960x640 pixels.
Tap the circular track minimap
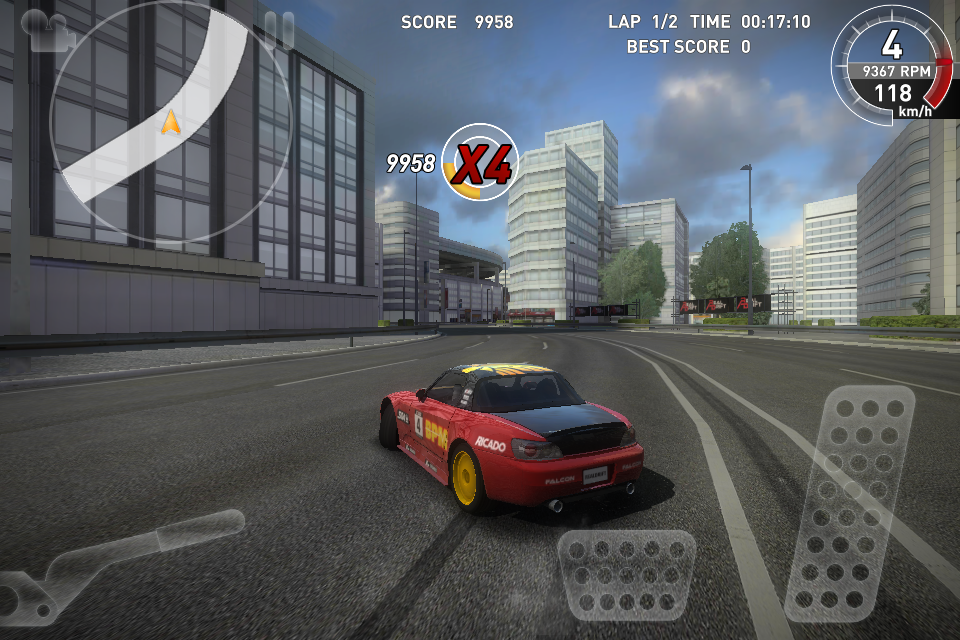171,123
